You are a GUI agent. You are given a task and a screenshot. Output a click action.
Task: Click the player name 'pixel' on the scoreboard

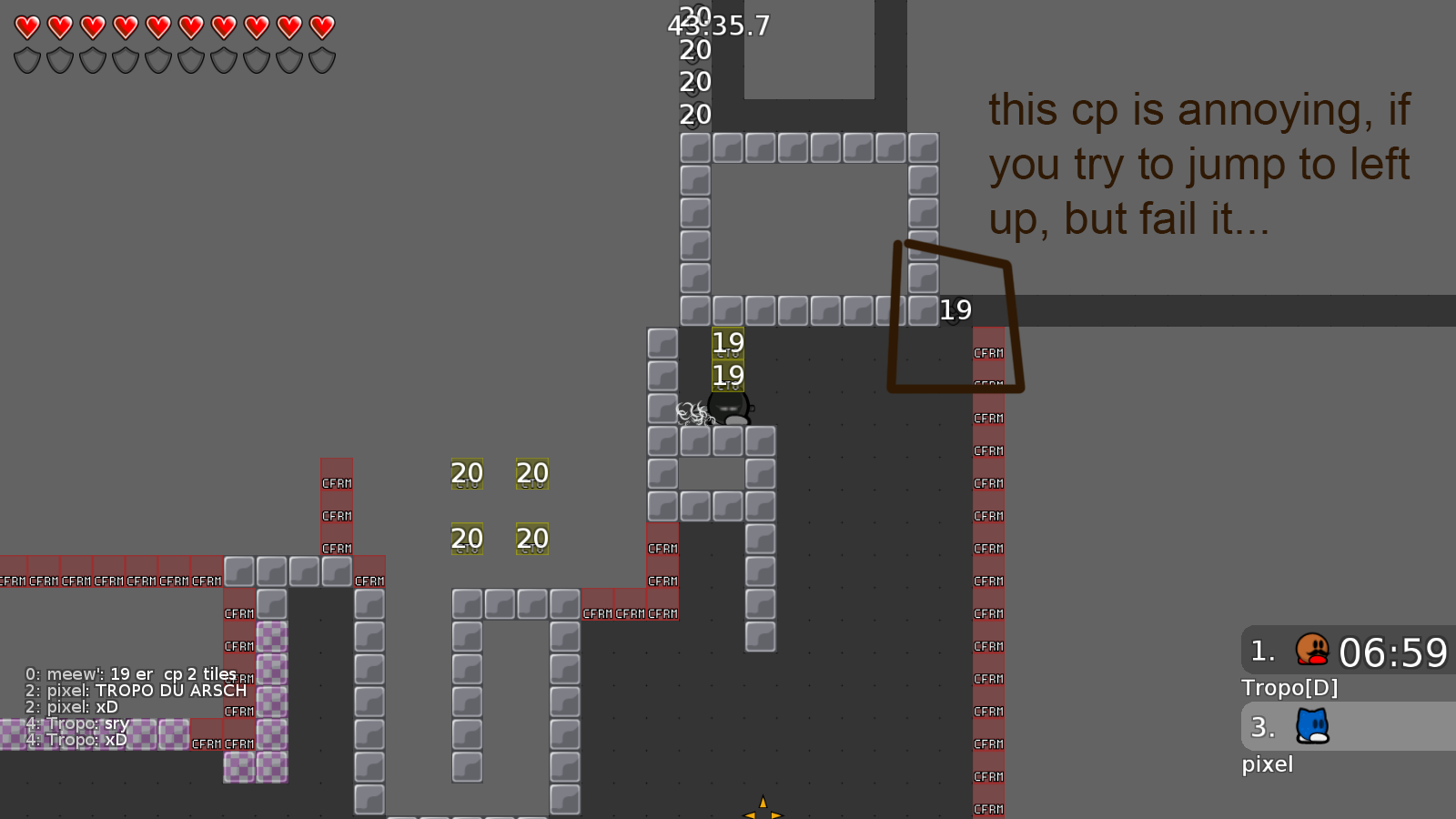1267,764
